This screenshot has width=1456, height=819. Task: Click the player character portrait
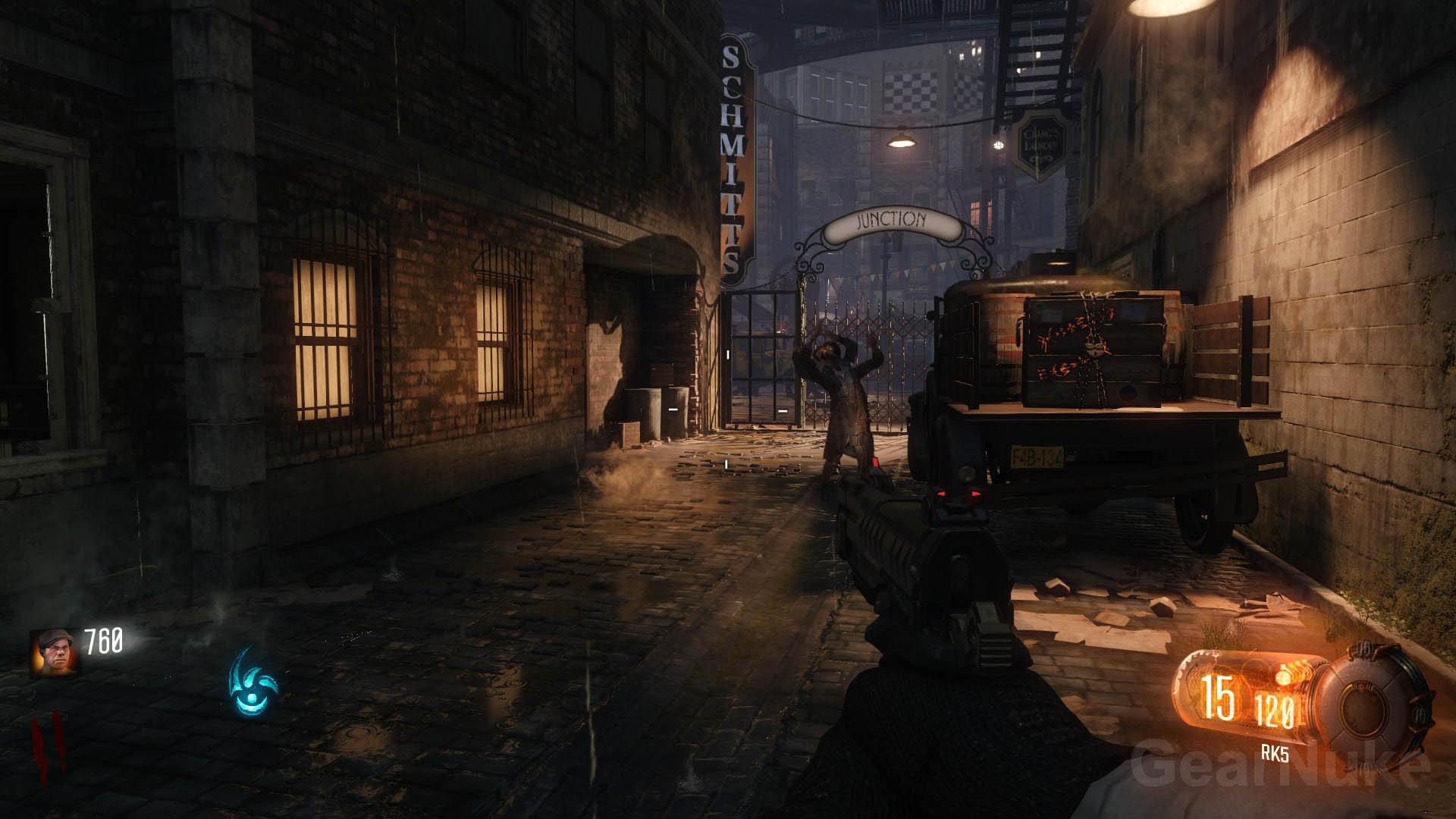tap(54, 651)
